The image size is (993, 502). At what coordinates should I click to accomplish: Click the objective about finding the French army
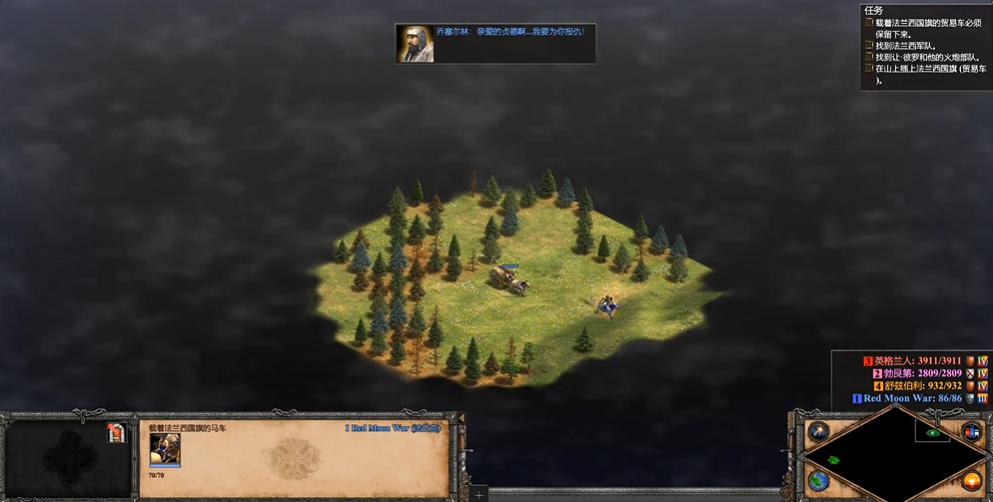[x=908, y=45]
